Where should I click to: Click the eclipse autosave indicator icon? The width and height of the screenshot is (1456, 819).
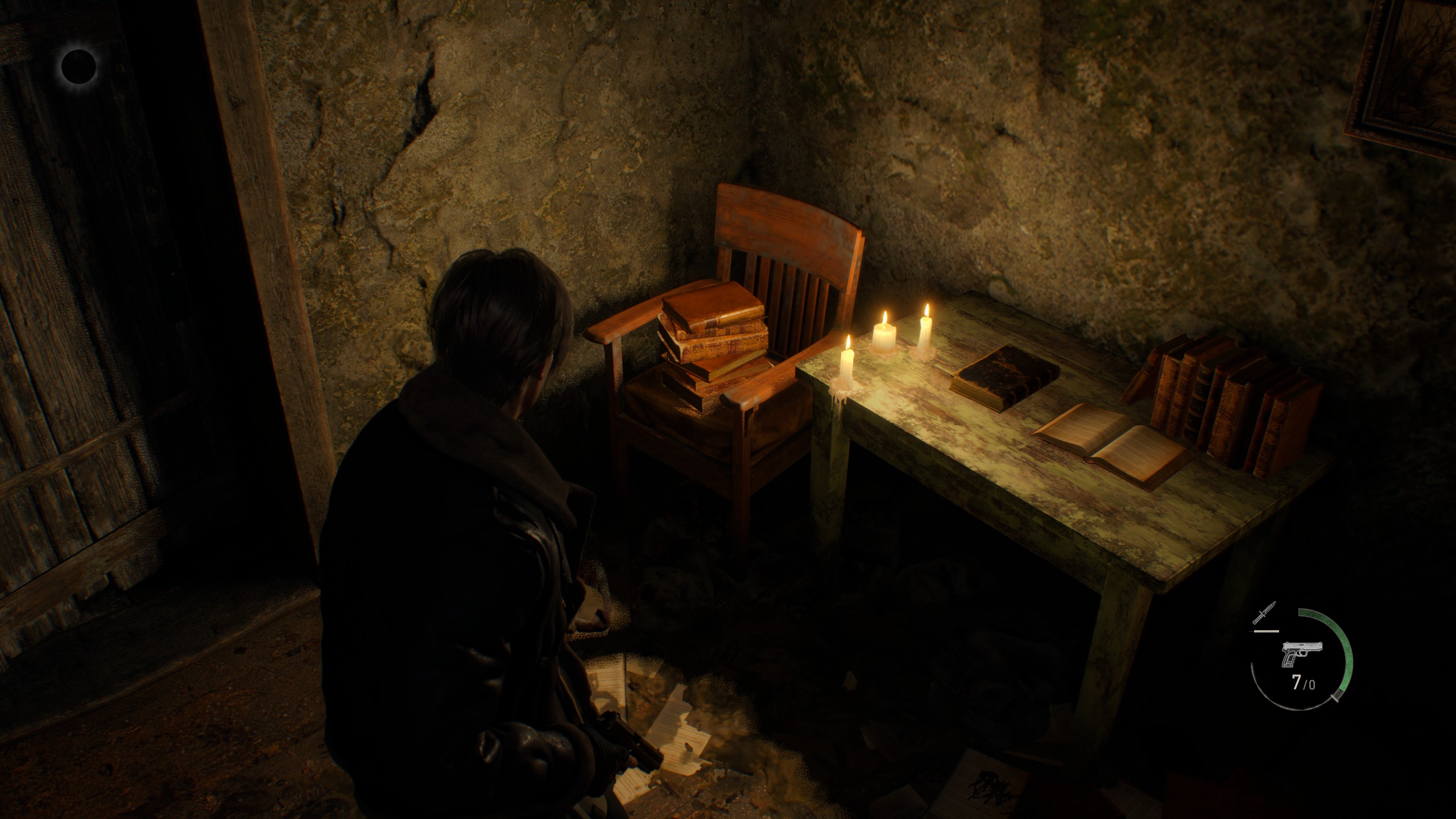point(78,67)
